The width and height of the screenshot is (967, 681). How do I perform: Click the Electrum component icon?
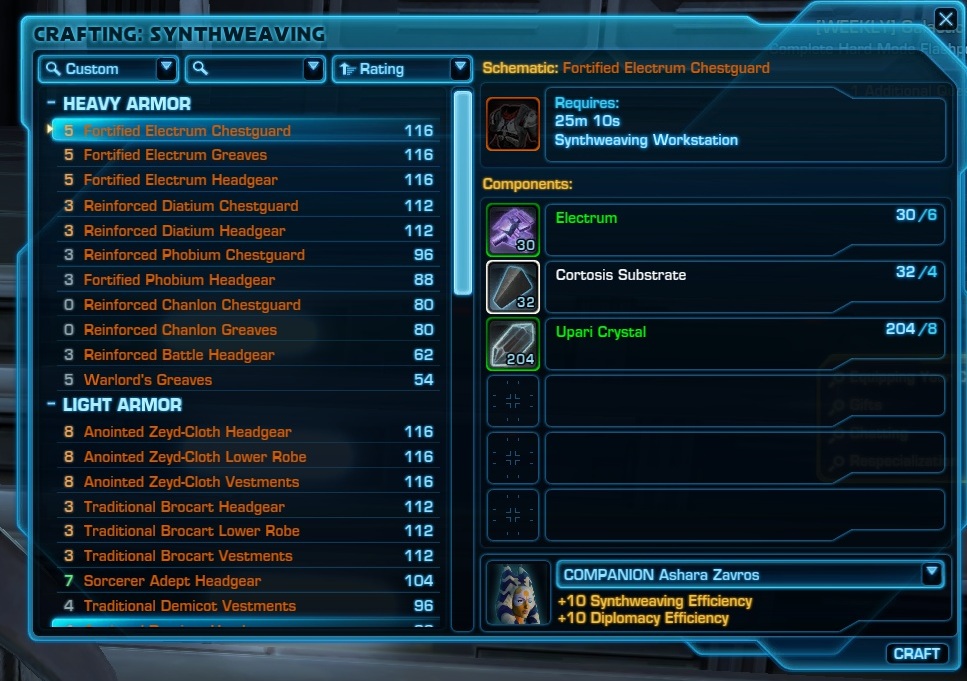(513, 230)
